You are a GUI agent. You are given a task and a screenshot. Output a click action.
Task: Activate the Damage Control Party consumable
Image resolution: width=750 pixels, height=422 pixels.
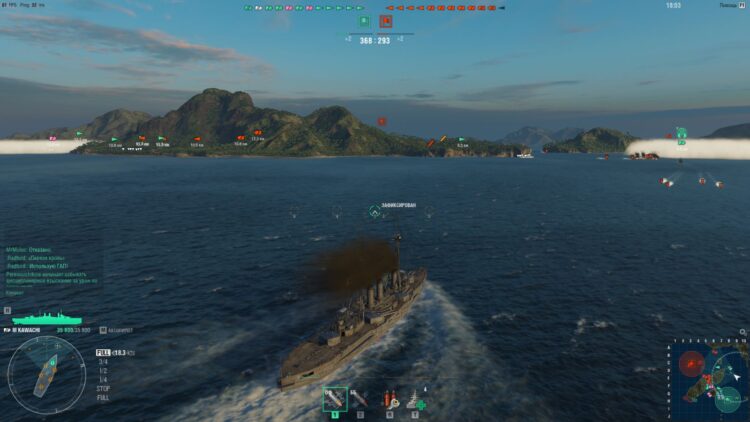pos(389,398)
